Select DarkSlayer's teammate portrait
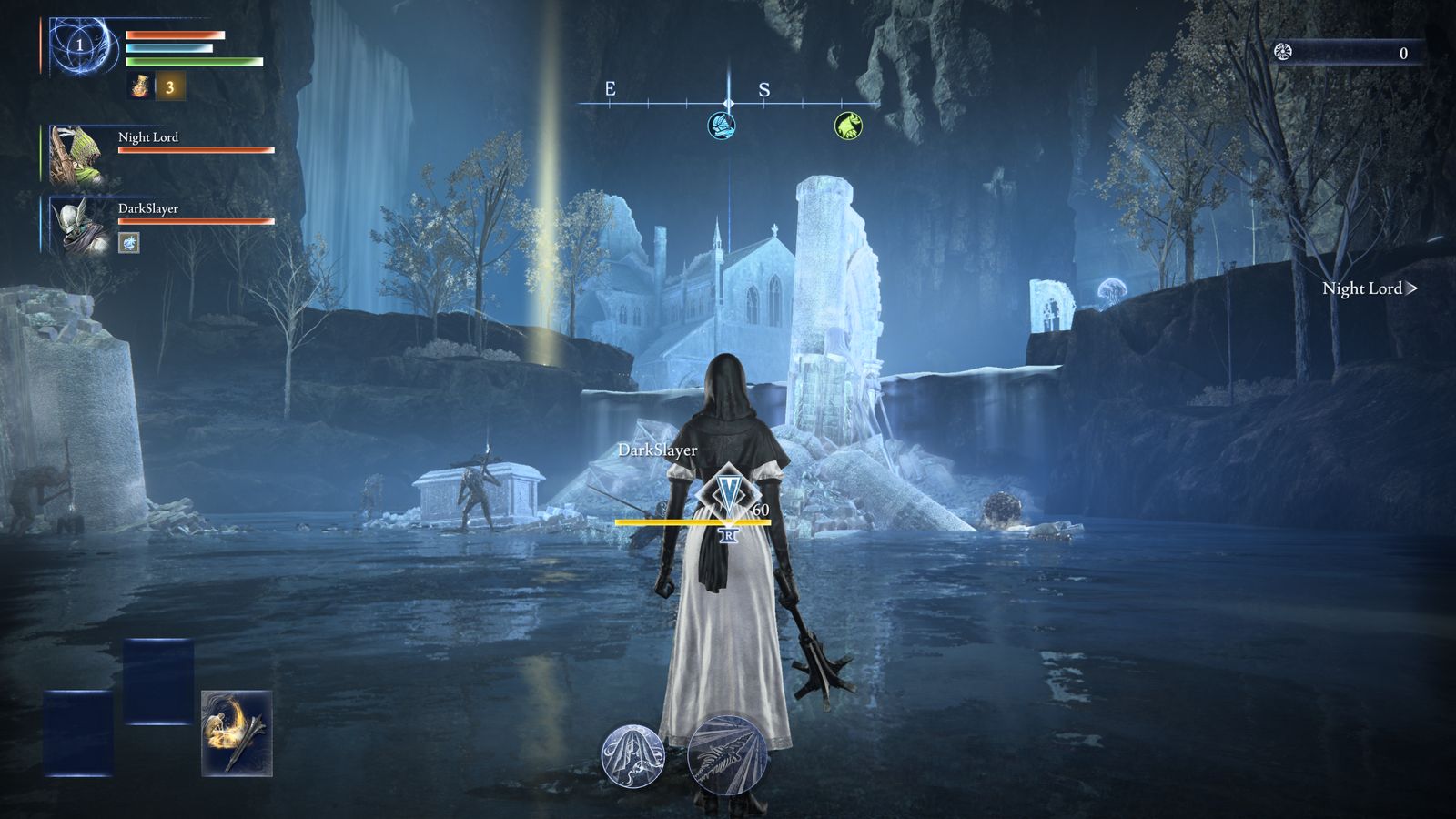This screenshot has width=1456, height=819. pyautogui.click(x=76, y=224)
